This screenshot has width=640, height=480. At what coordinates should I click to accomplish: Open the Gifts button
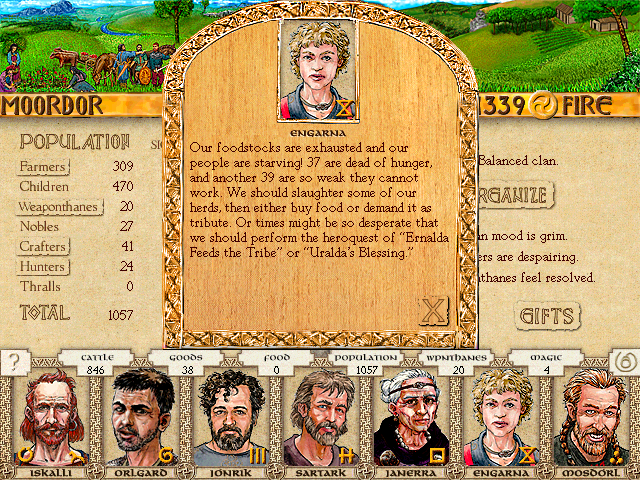point(548,316)
